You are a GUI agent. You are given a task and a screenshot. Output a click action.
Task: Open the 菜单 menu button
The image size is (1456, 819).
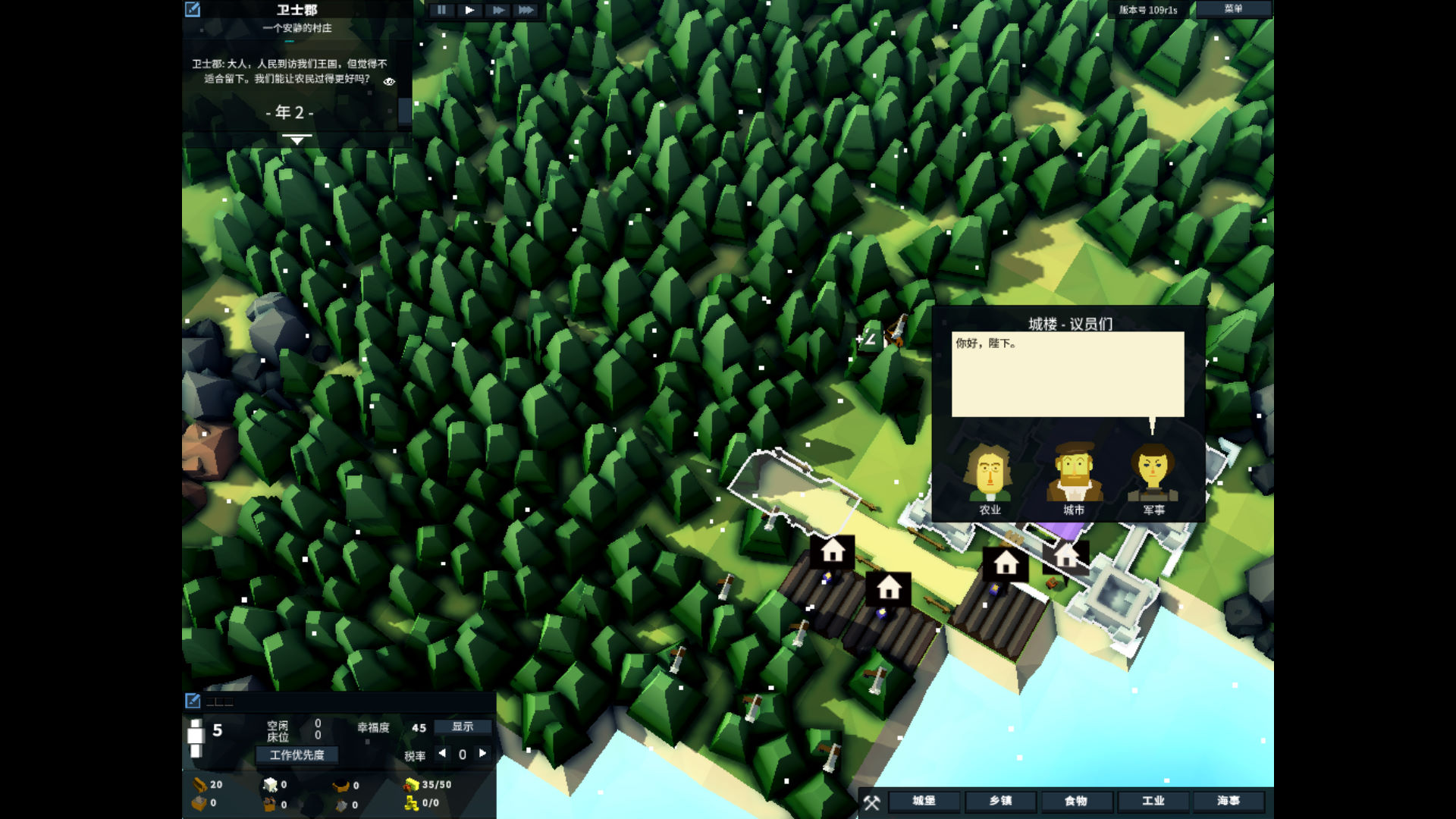point(1233,9)
